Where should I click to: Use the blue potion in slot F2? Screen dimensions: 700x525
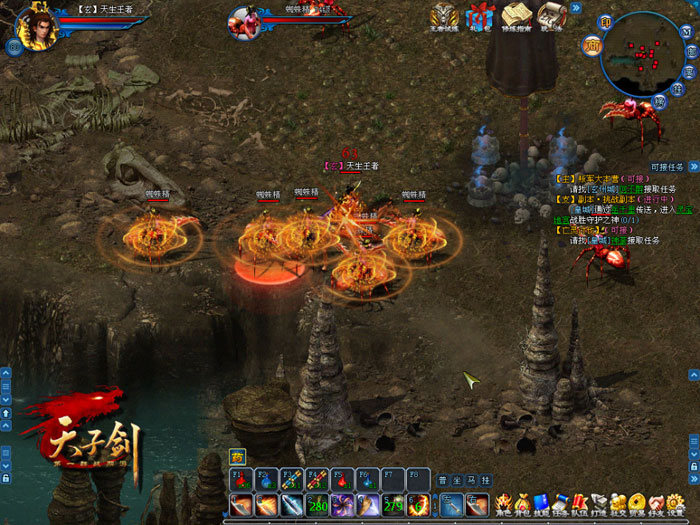266,479
